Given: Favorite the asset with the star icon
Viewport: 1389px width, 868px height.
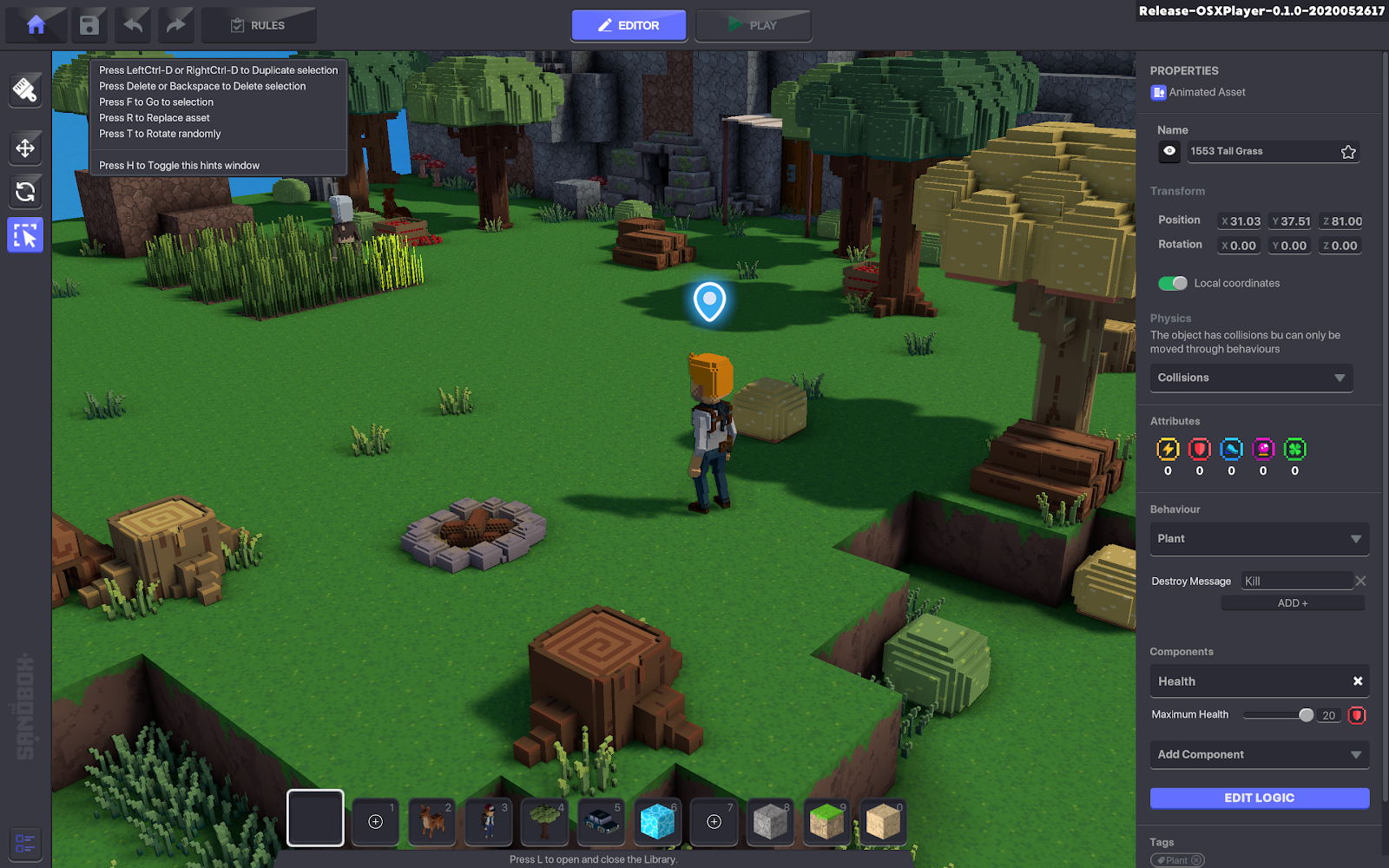Looking at the screenshot, I should click(x=1348, y=152).
